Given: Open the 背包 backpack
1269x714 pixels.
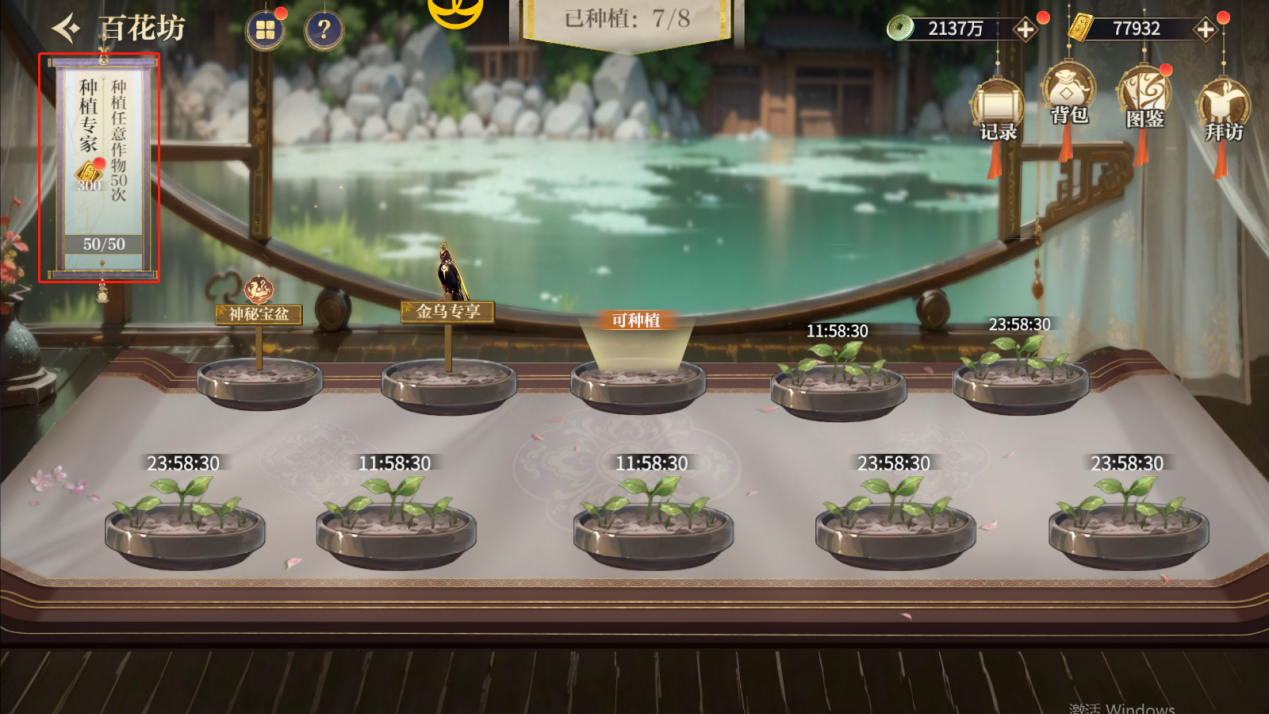Looking at the screenshot, I should click(x=1068, y=95).
